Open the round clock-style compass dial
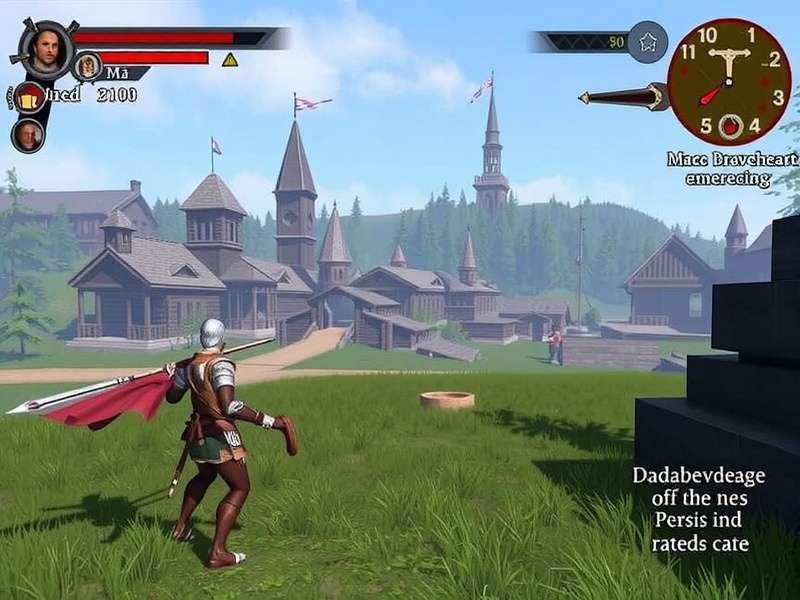The height and width of the screenshot is (600, 800). tap(729, 82)
